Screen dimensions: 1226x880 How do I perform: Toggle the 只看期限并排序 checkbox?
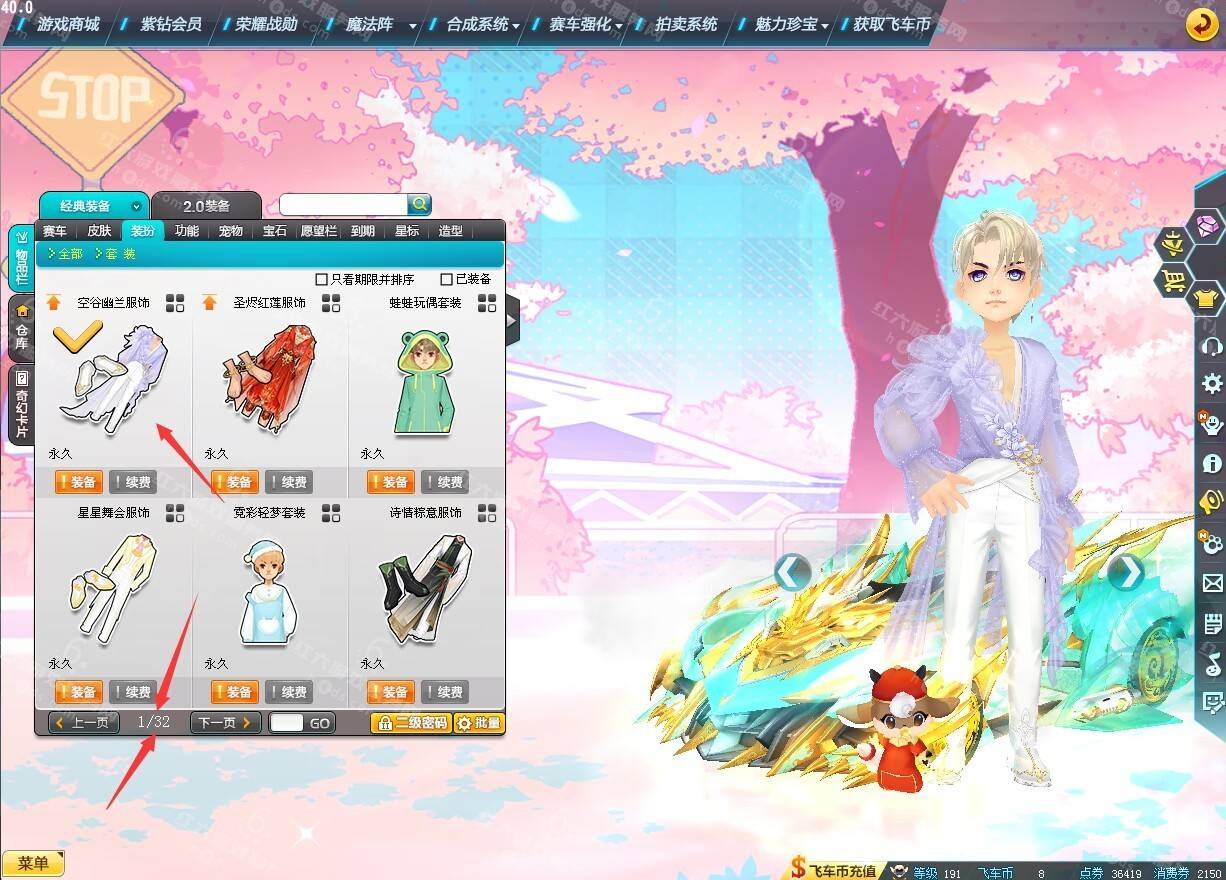pos(322,279)
